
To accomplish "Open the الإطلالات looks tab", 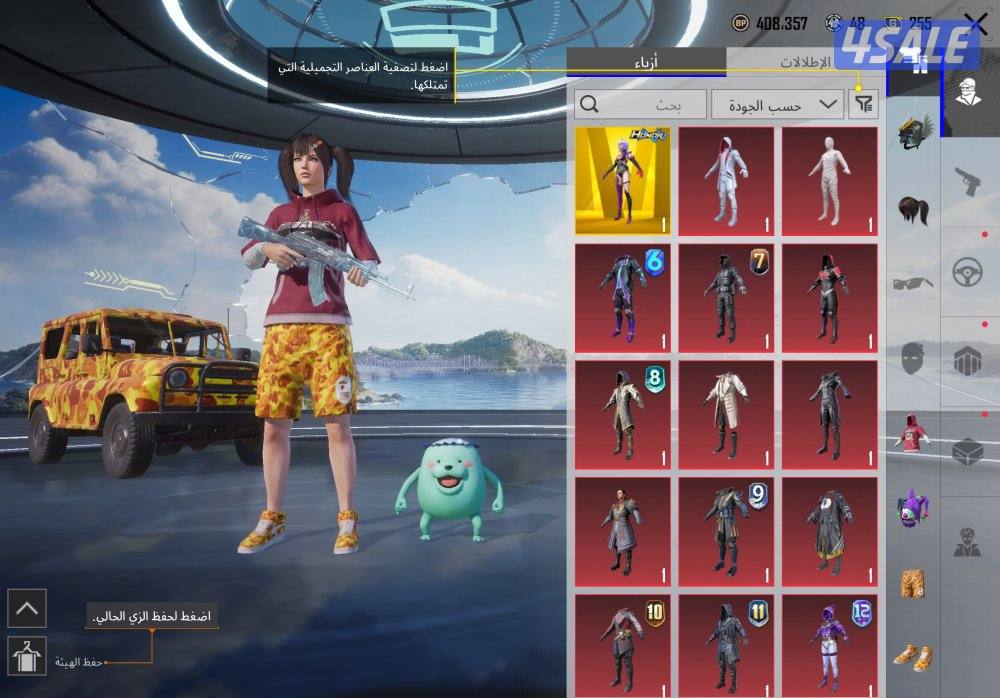I will [x=805, y=62].
